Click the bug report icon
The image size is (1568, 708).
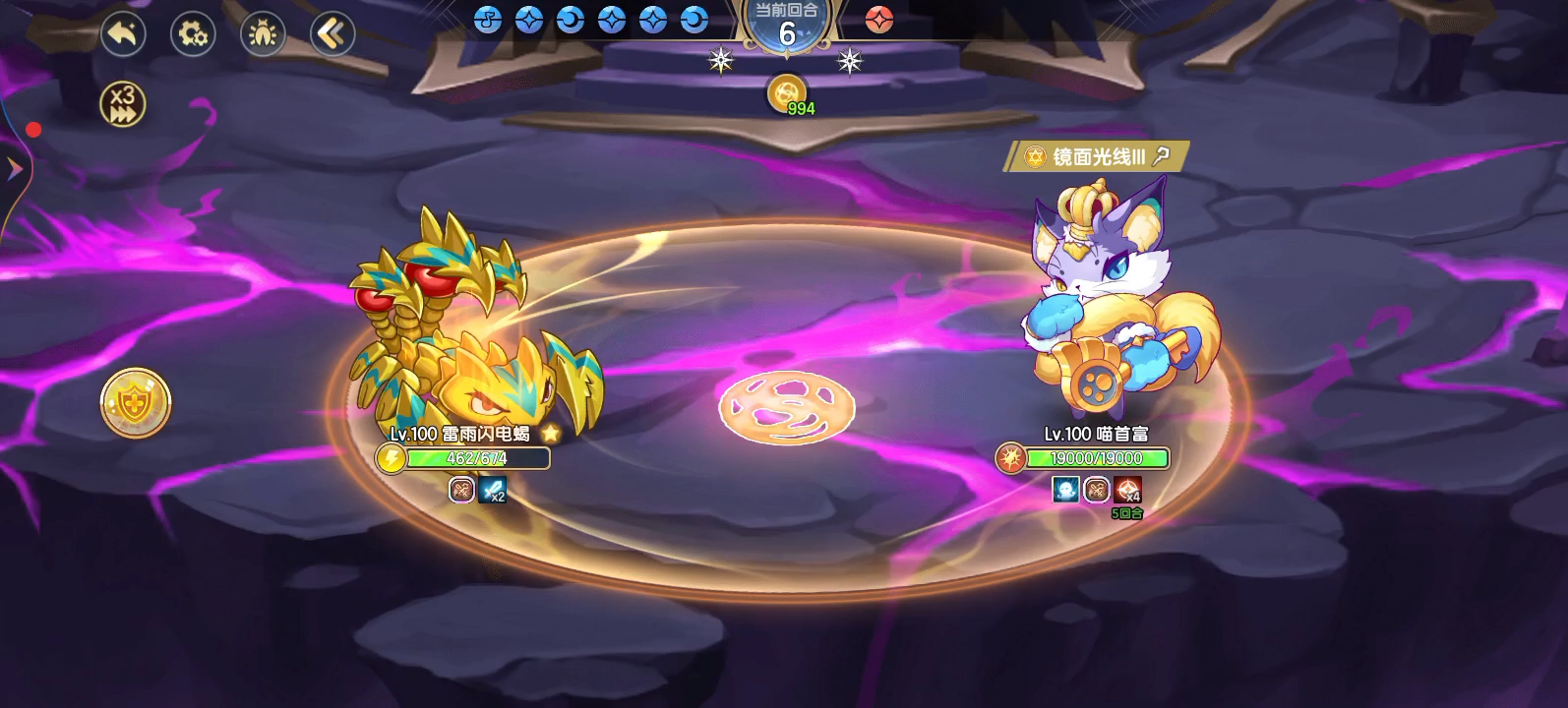point(262,32)
